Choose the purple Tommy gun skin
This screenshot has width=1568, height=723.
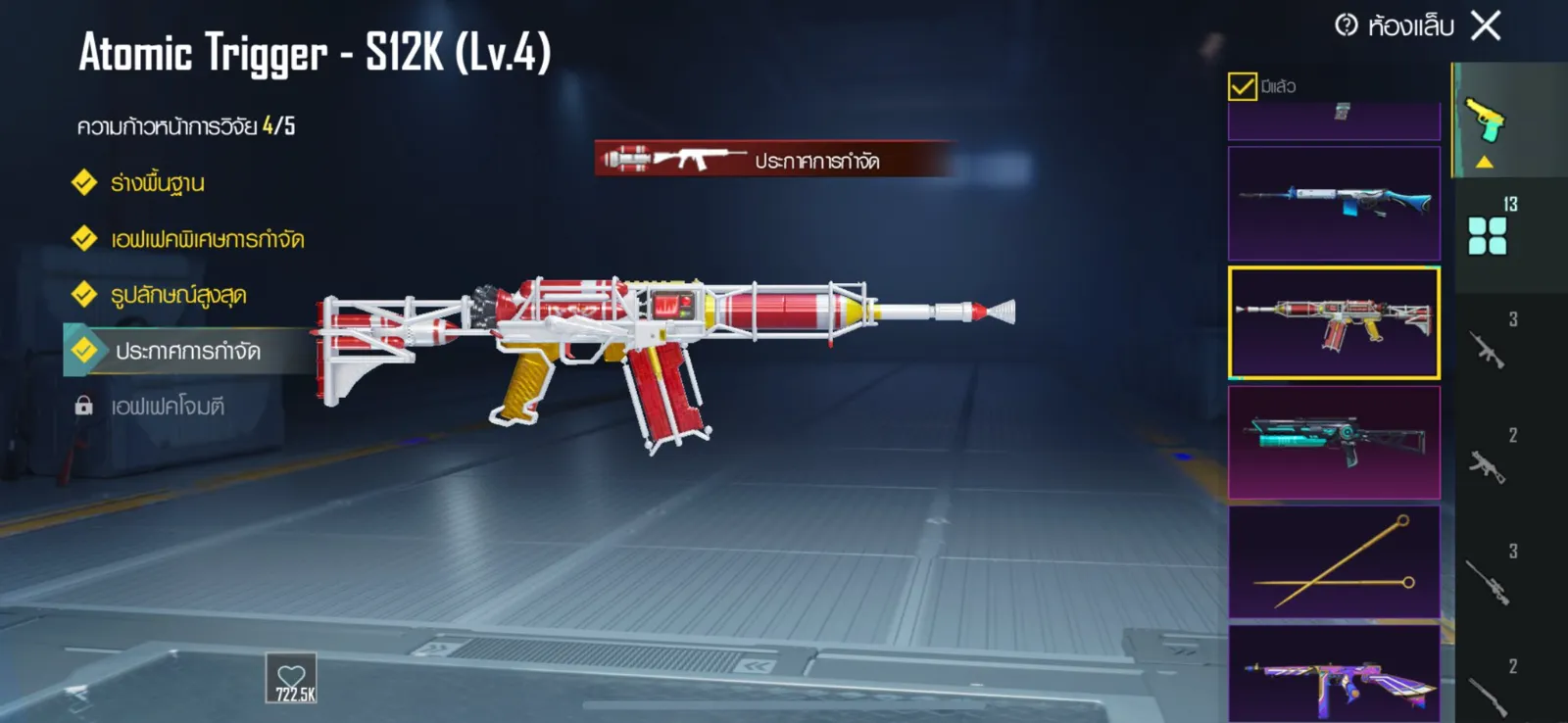tap(1334, 676)
